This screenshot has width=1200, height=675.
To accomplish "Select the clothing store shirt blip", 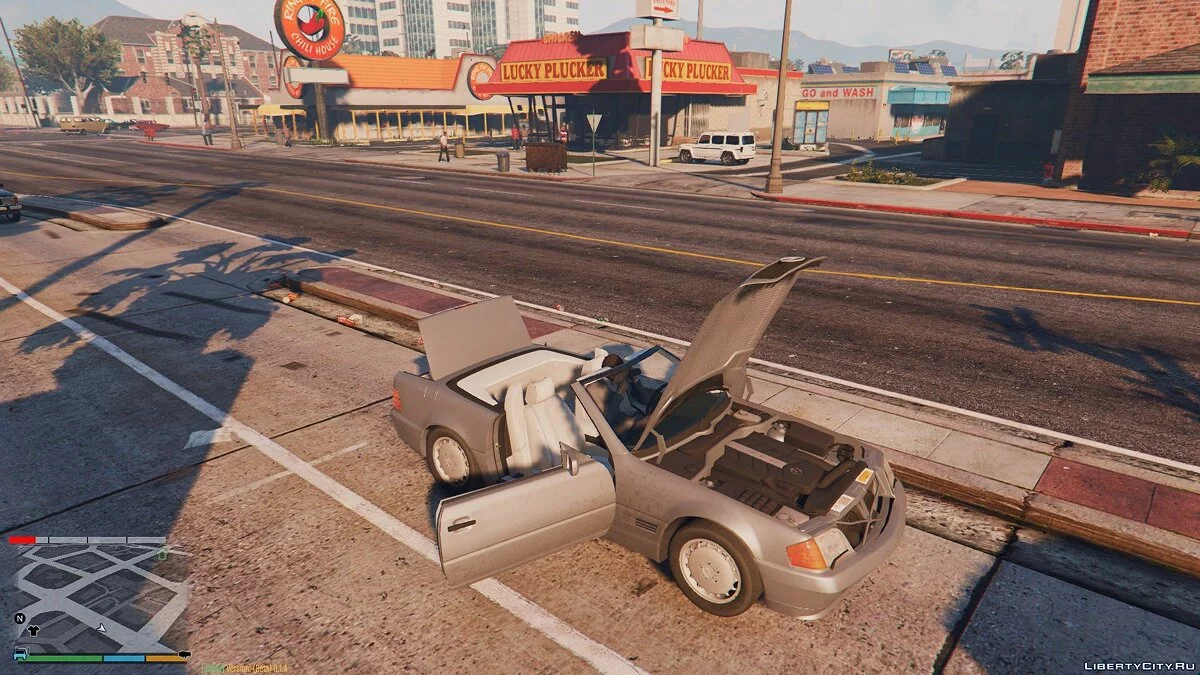I will point(33,630).
